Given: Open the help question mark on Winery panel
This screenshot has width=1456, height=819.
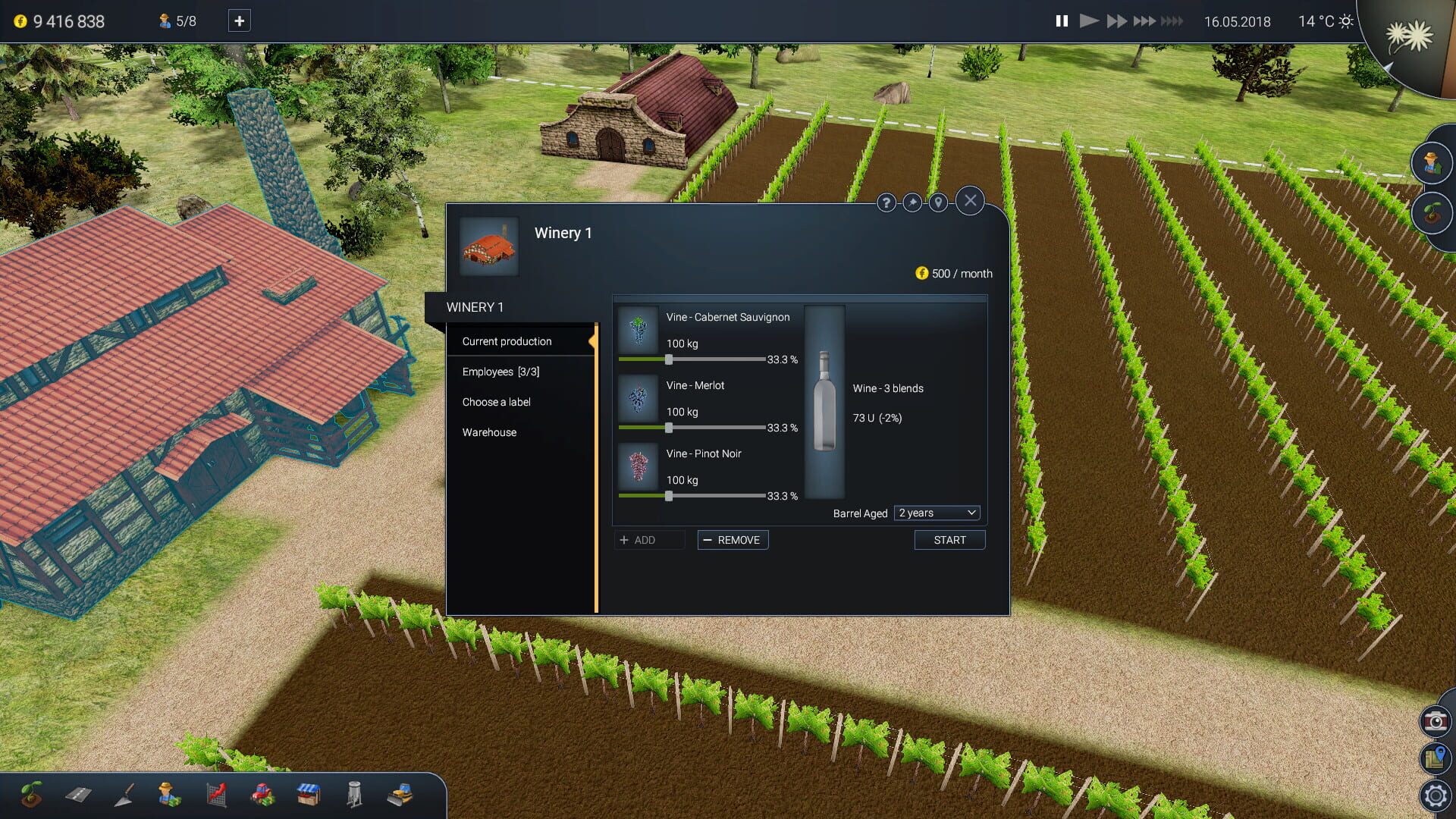Looking at the screenshot, I should (886, 202).
